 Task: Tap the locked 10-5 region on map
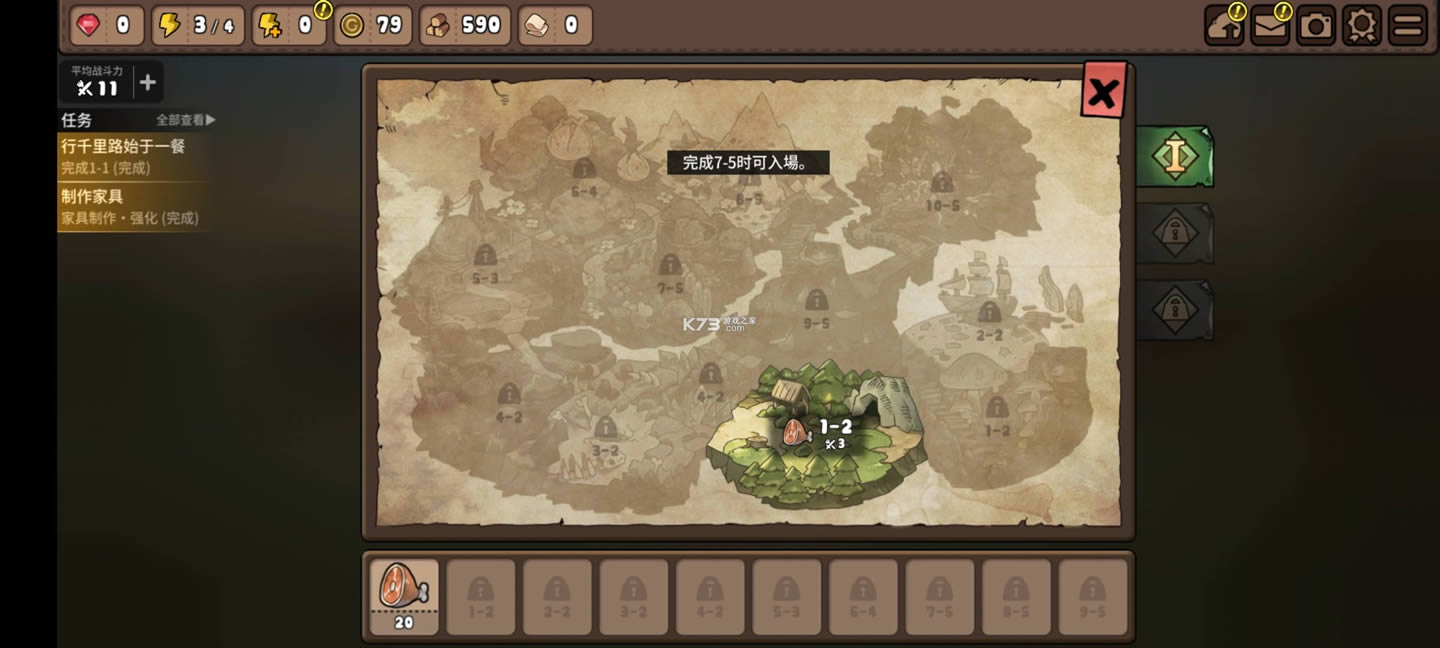pyautogui.click(x=942, y=190)
